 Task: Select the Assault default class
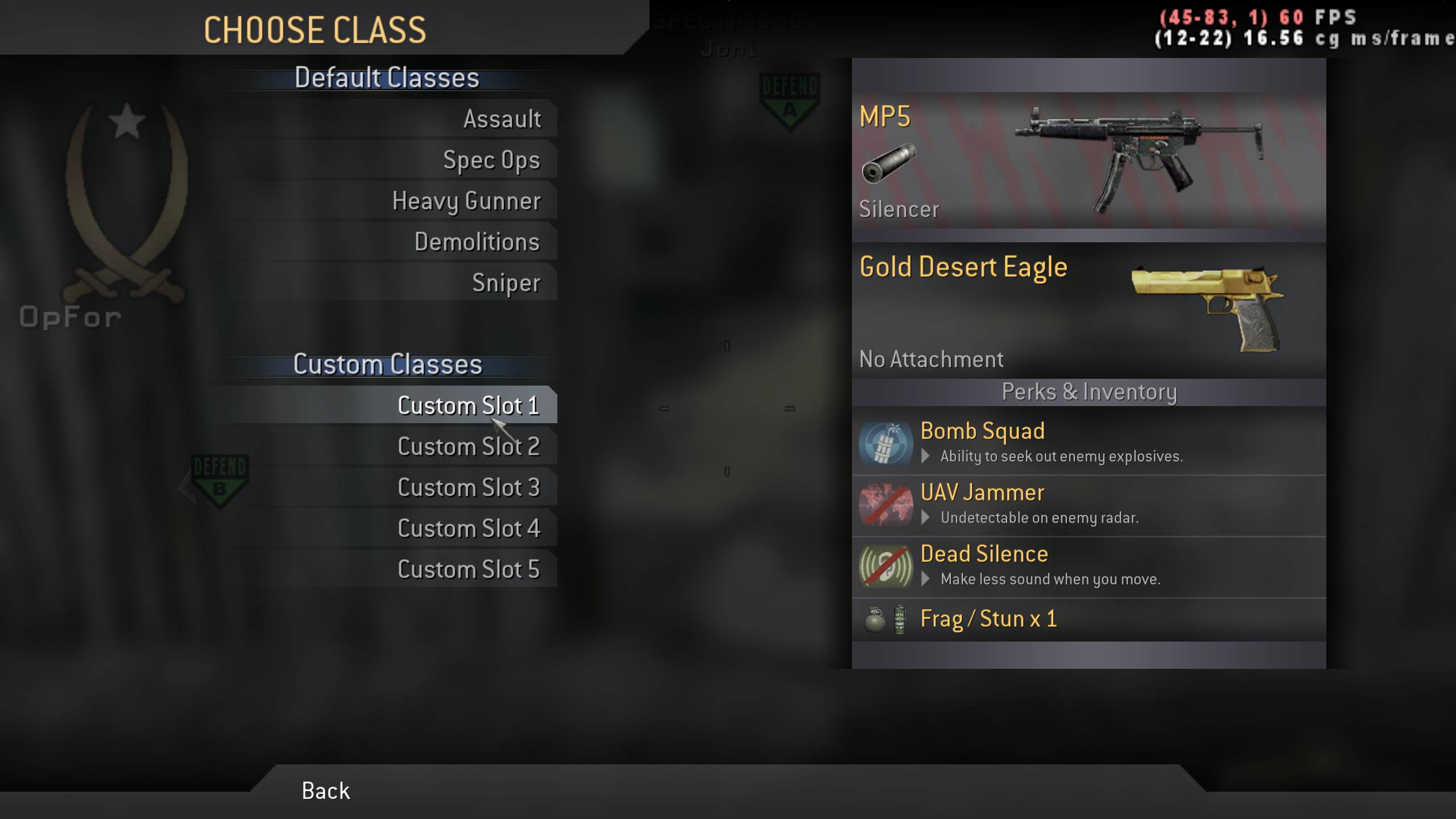(502, 119)
